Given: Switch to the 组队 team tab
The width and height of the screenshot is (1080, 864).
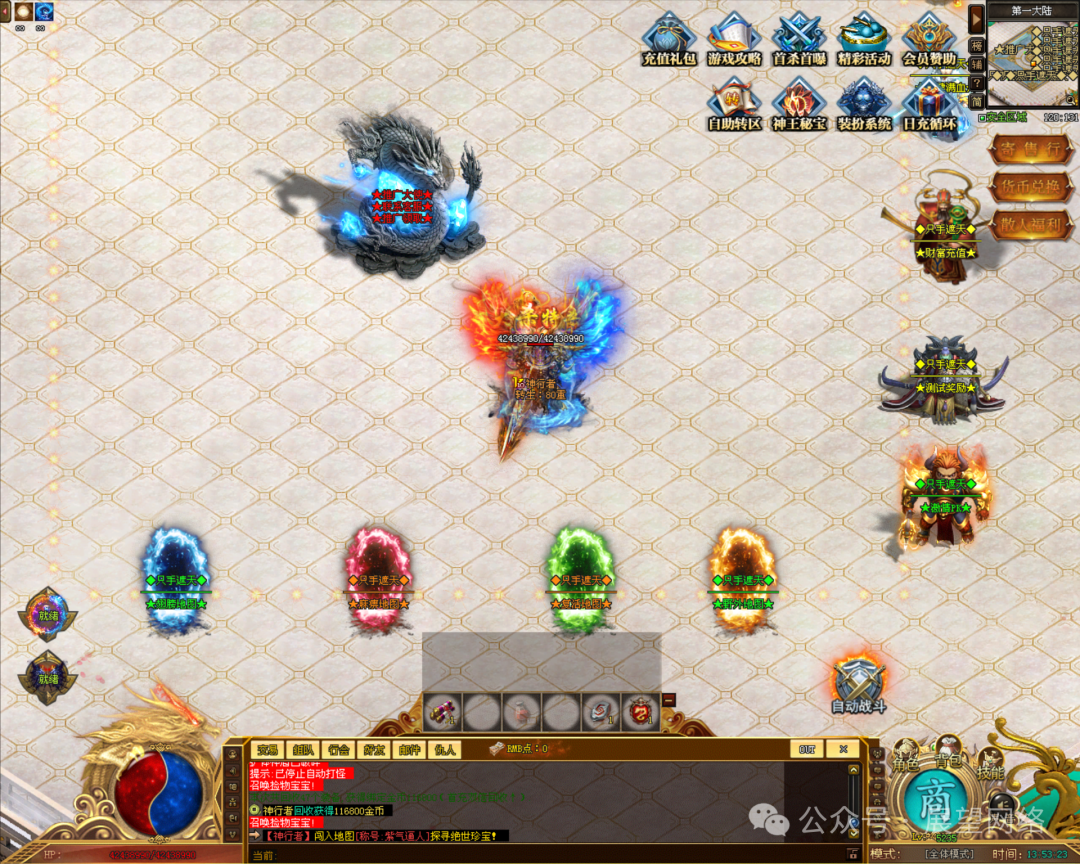Looking at the screenshot, I should point(302,749).
